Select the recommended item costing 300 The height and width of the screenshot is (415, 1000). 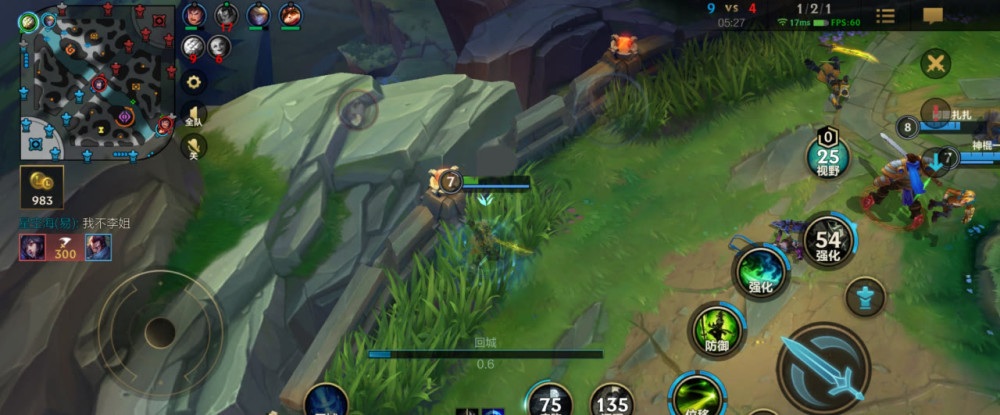point(66,247)
